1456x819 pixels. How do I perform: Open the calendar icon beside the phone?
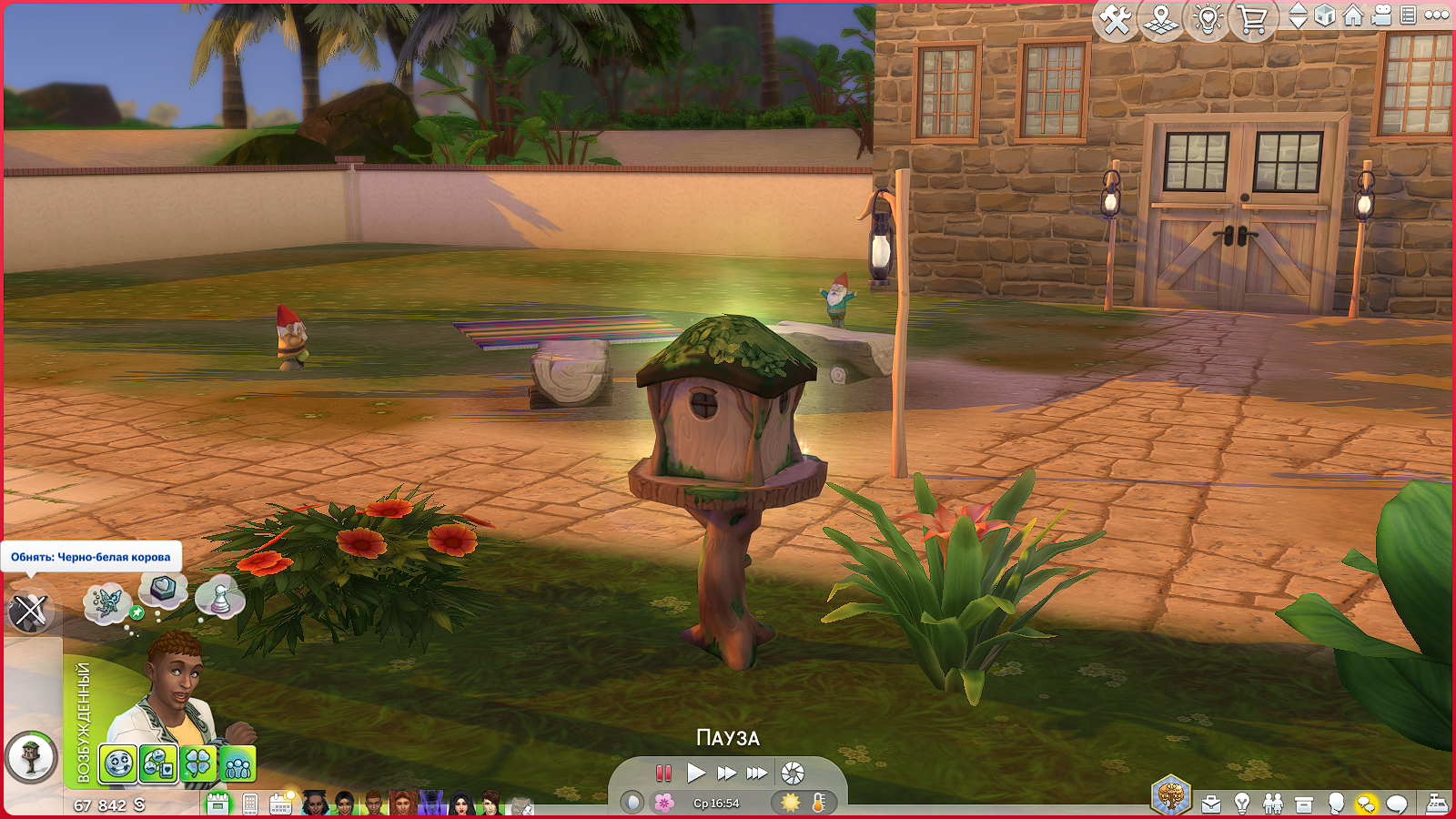[280, 803]
